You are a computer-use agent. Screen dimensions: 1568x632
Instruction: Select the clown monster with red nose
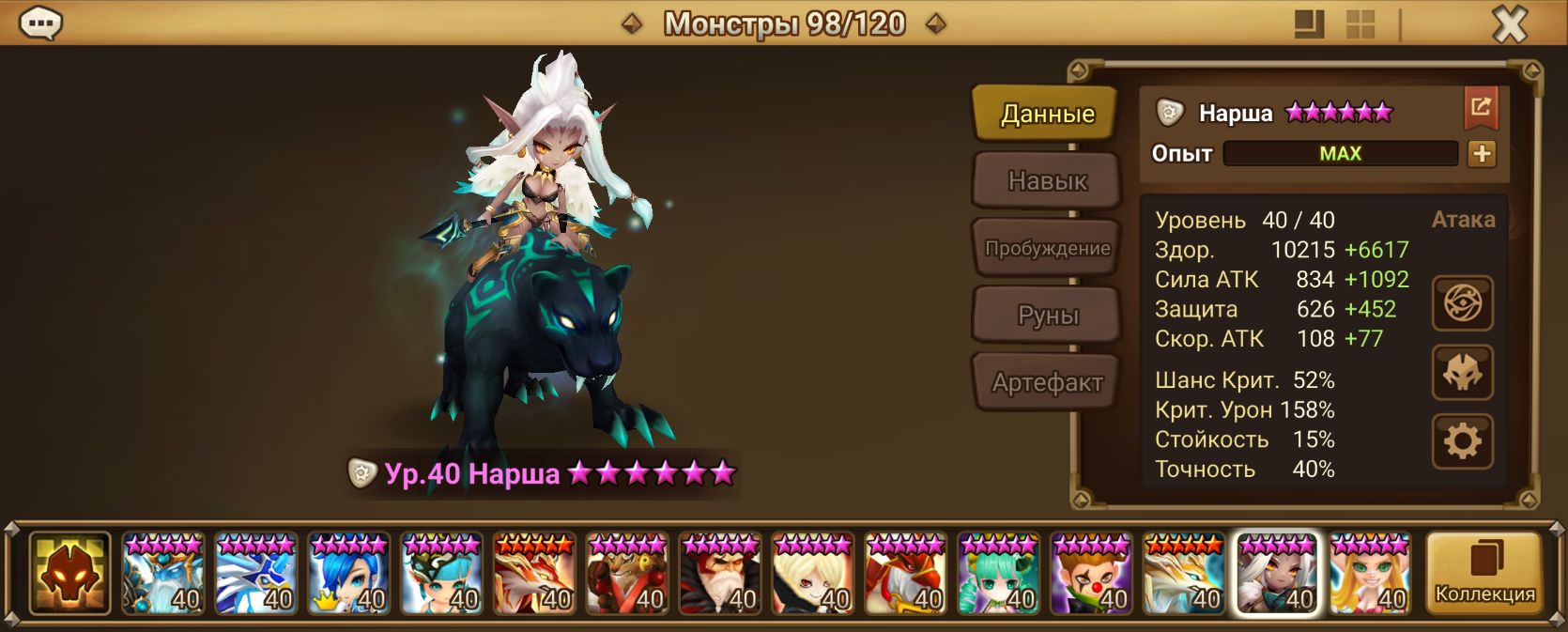pyautogui.click(x=1091, y=574)
